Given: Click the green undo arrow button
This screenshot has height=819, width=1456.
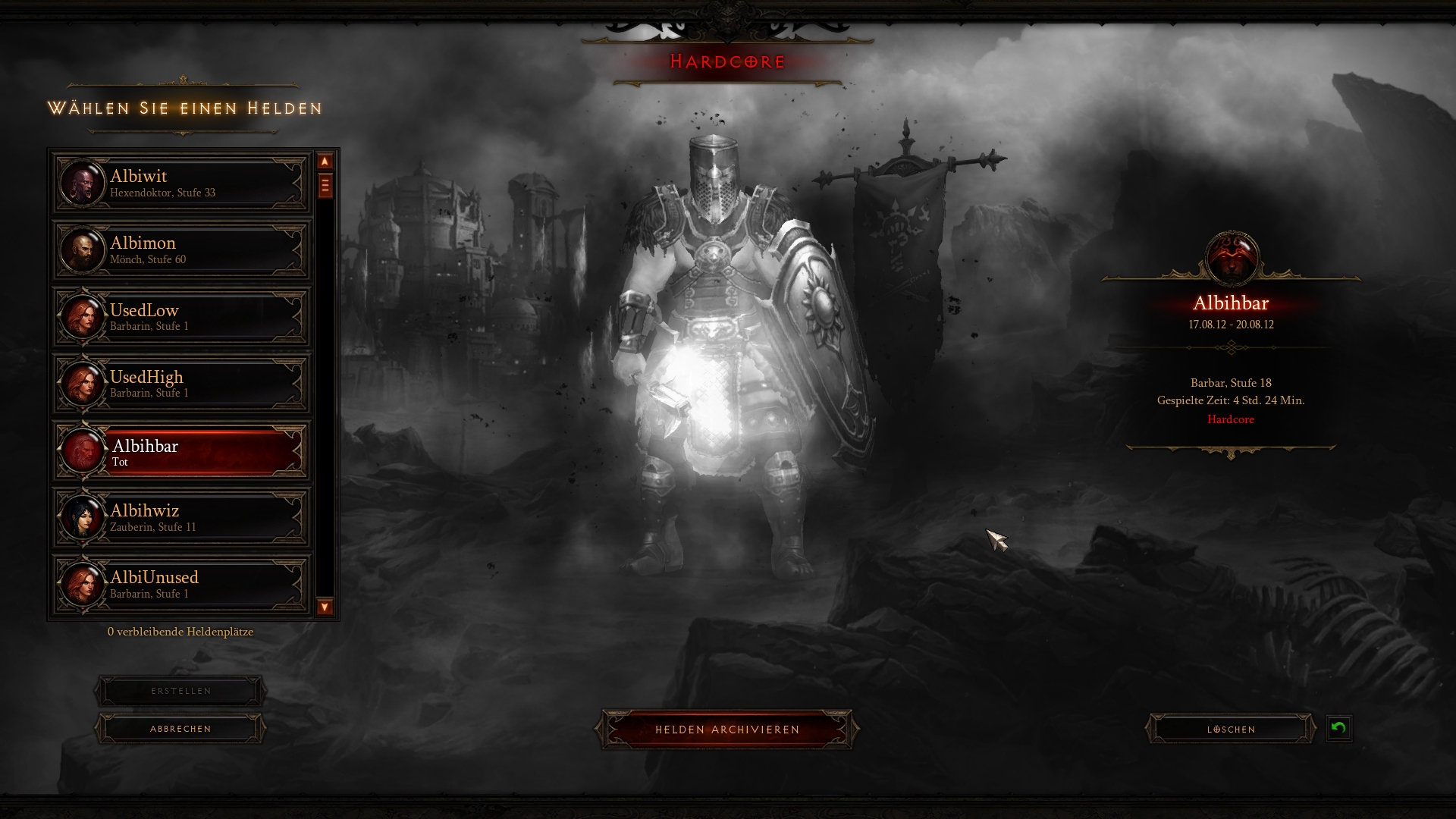Looking at the screenshot, I should 1338,729.
